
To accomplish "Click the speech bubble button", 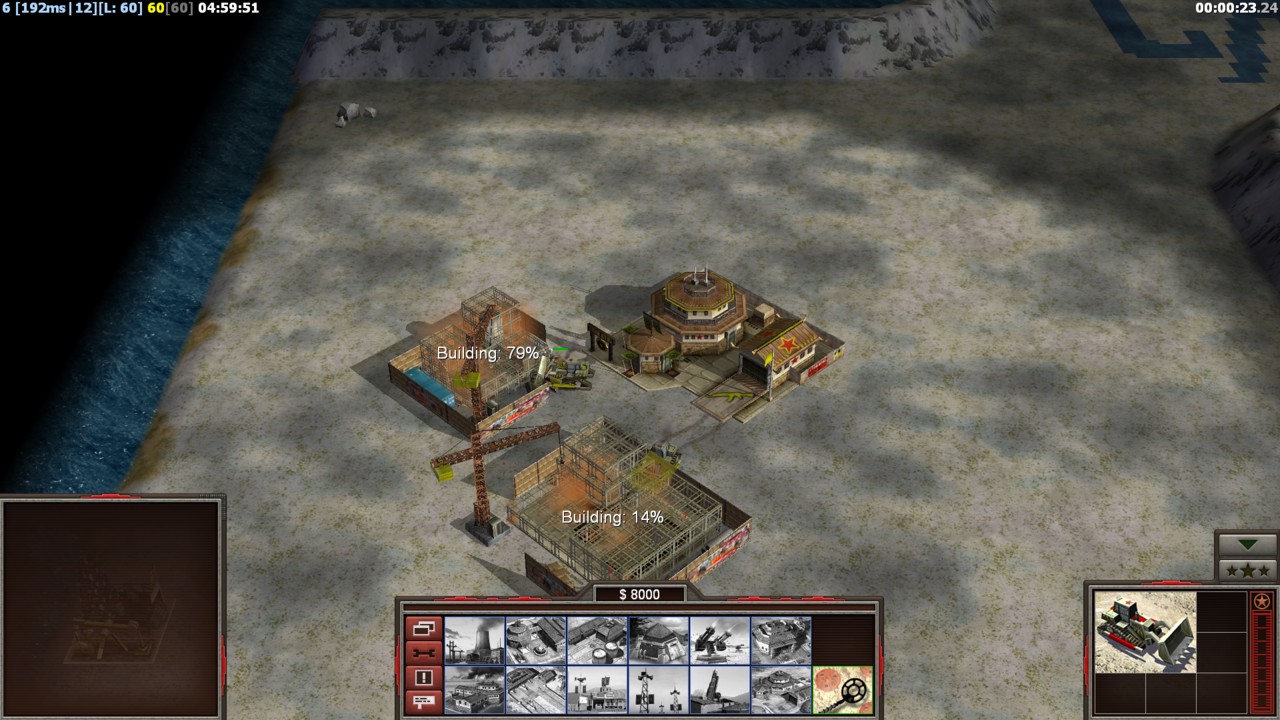I will [423, 702].
